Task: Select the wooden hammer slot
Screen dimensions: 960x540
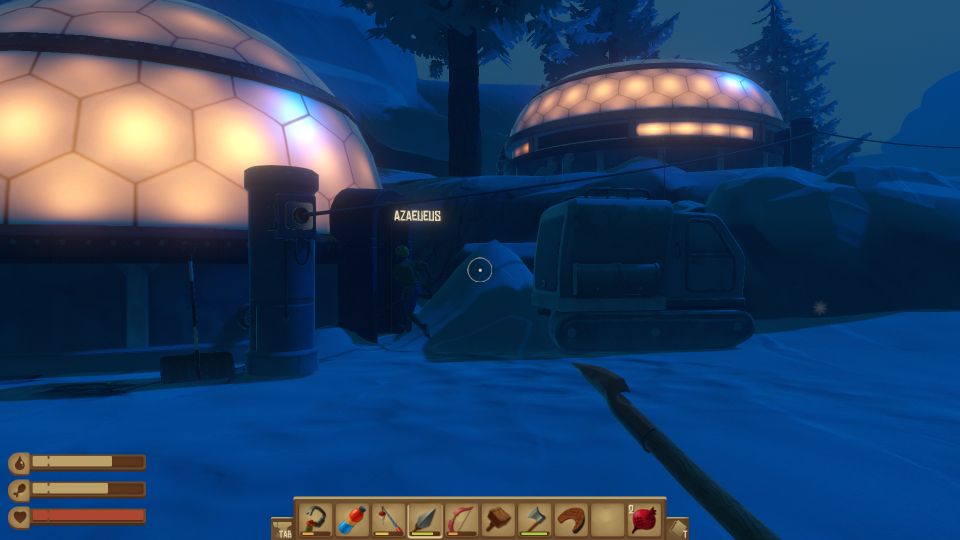Action: click(498, 519)
